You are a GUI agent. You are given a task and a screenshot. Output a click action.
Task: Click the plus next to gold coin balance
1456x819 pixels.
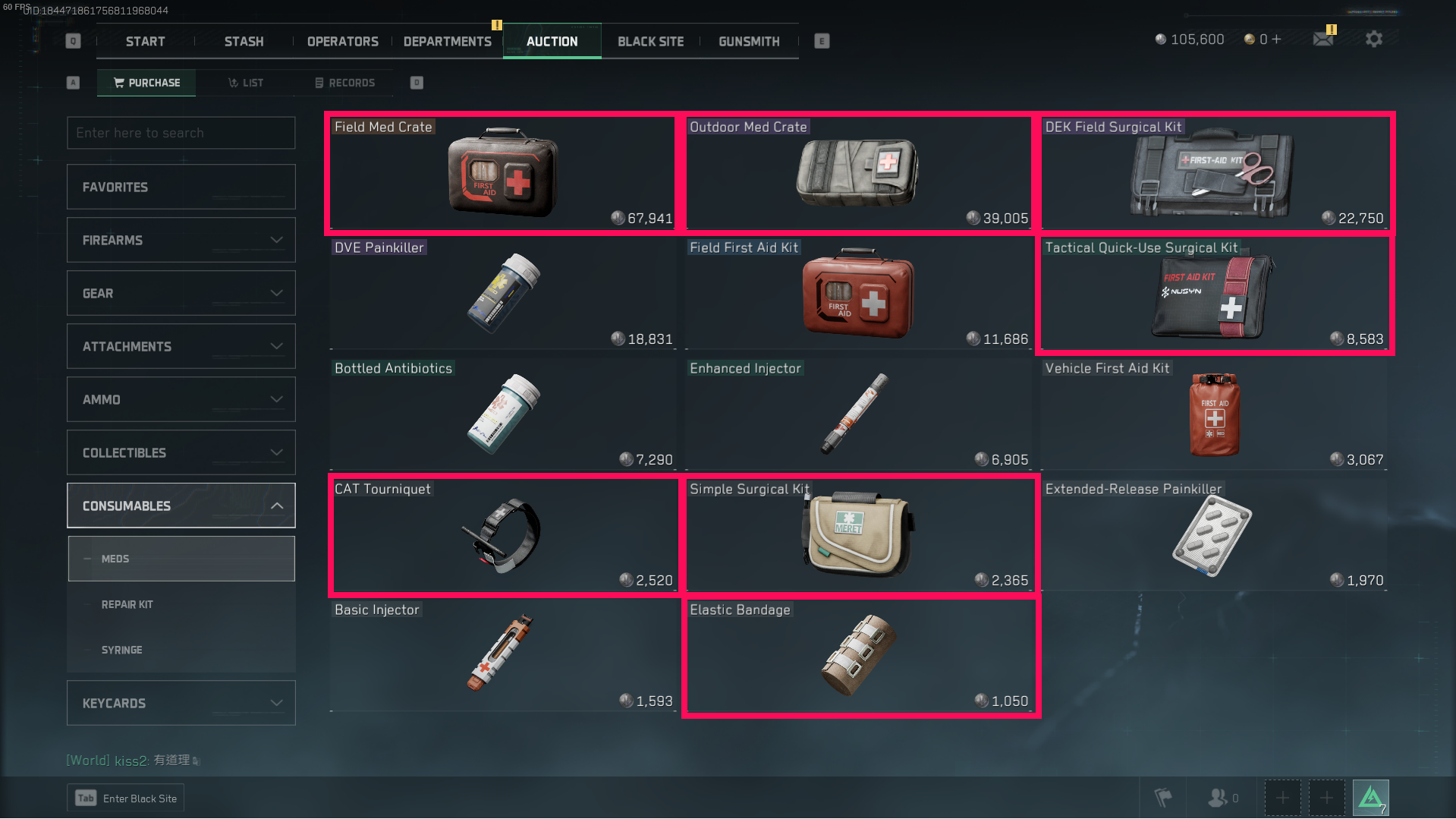pos(1278,38)
